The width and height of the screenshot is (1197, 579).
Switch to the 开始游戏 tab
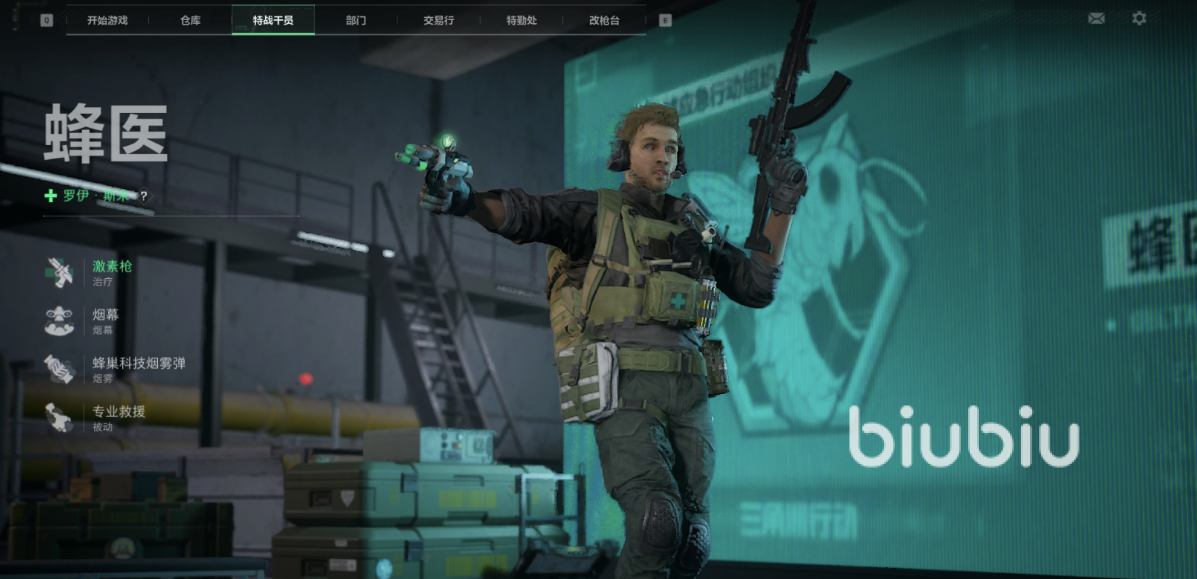point(107,20)
